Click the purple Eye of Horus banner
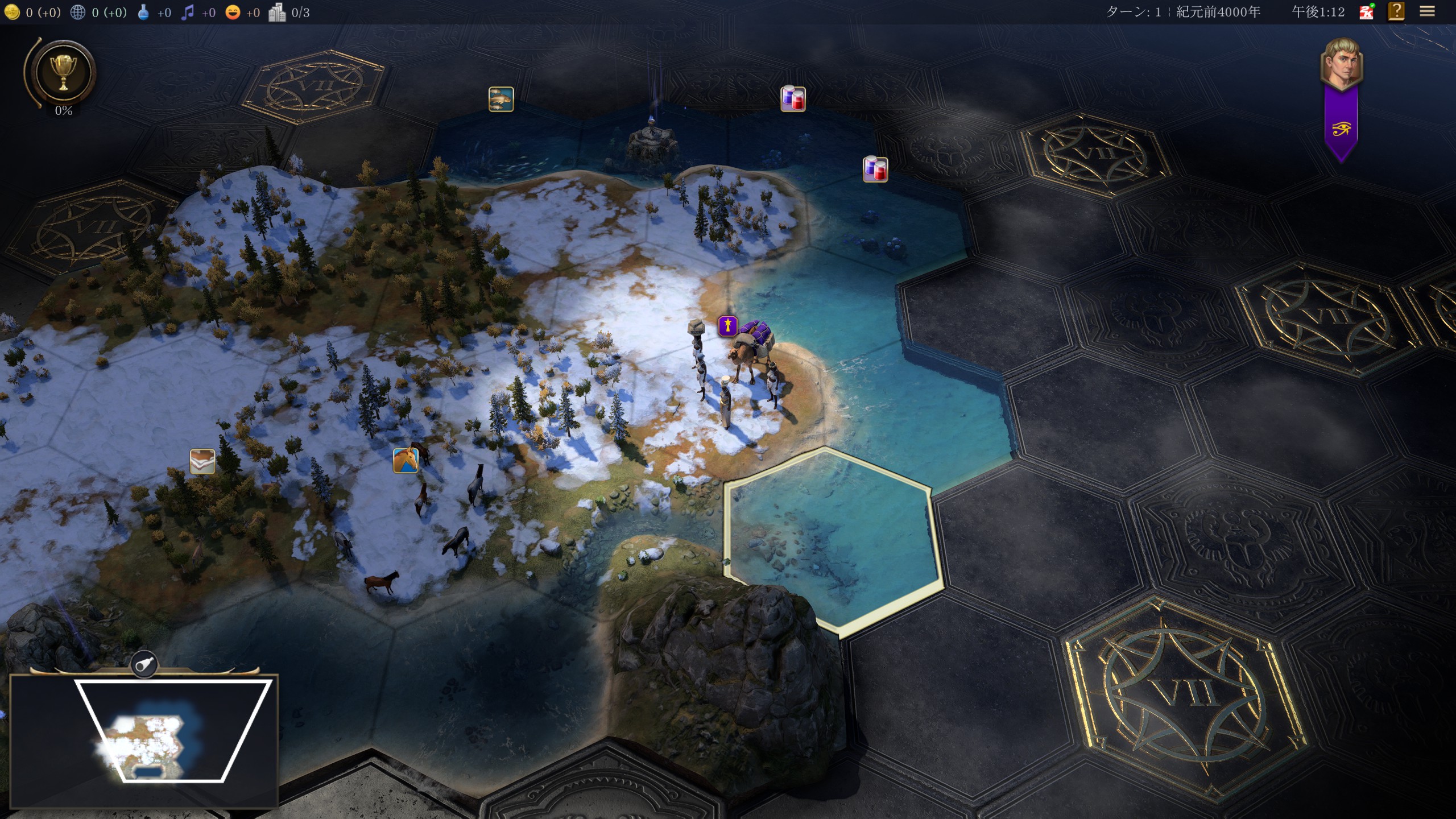Screen dimensions: 1456x819 tap(1341, 129)
